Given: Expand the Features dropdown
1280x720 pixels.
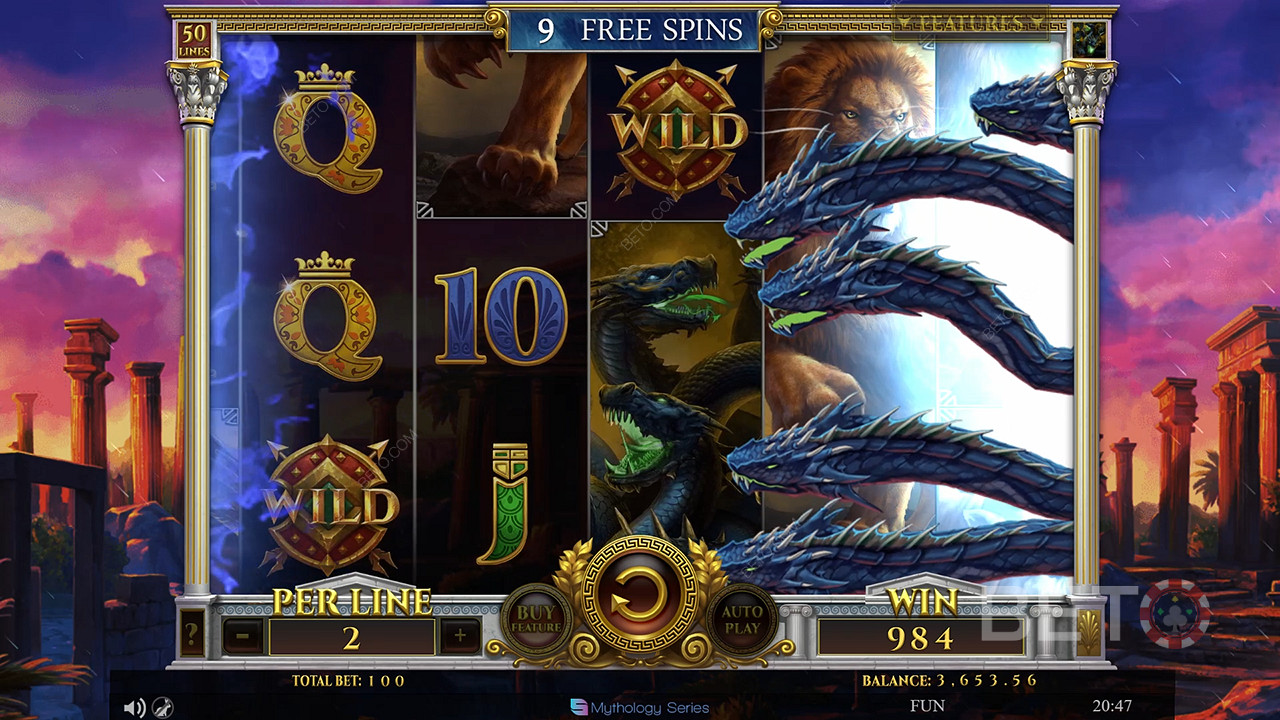Looking at the screenshot, I should 970,22.
